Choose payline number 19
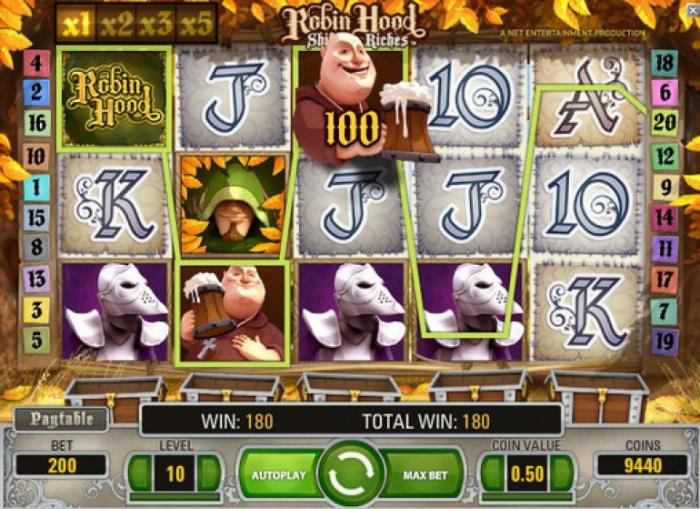Image resolution: width=700 pixels, height=509 pixels. (x=664, y=340)
